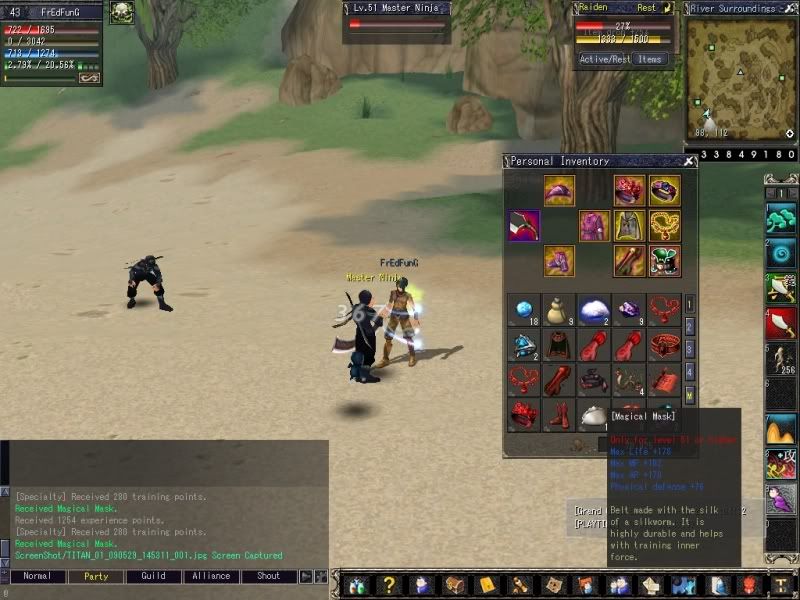Viewport: 800px width, 600px height.
Task: Select the Party chat tab
Action: [96, 577]
